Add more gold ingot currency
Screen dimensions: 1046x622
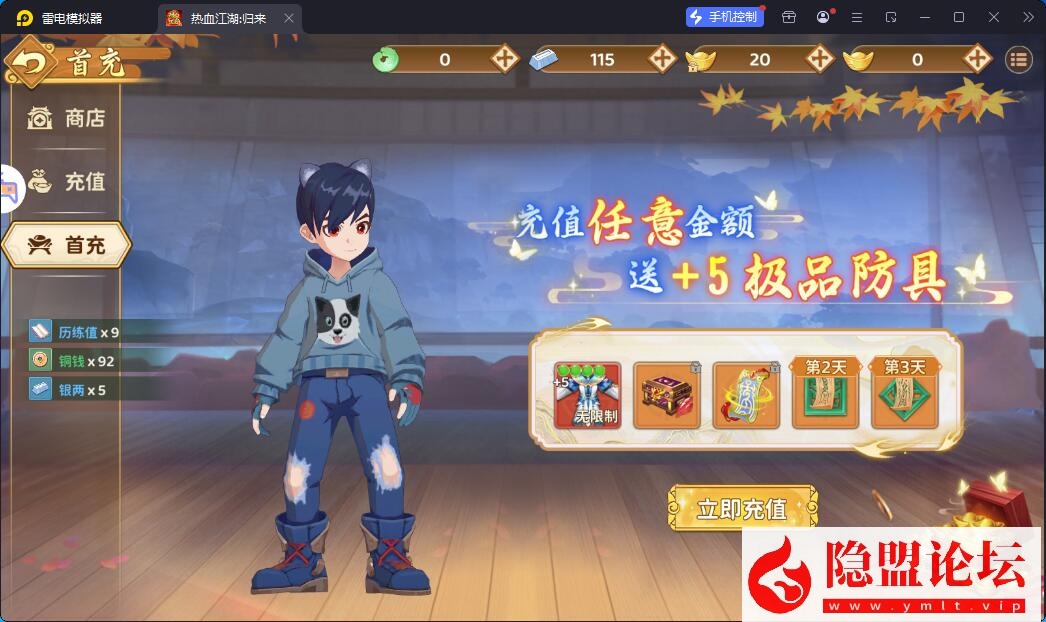tap(976, 59)
